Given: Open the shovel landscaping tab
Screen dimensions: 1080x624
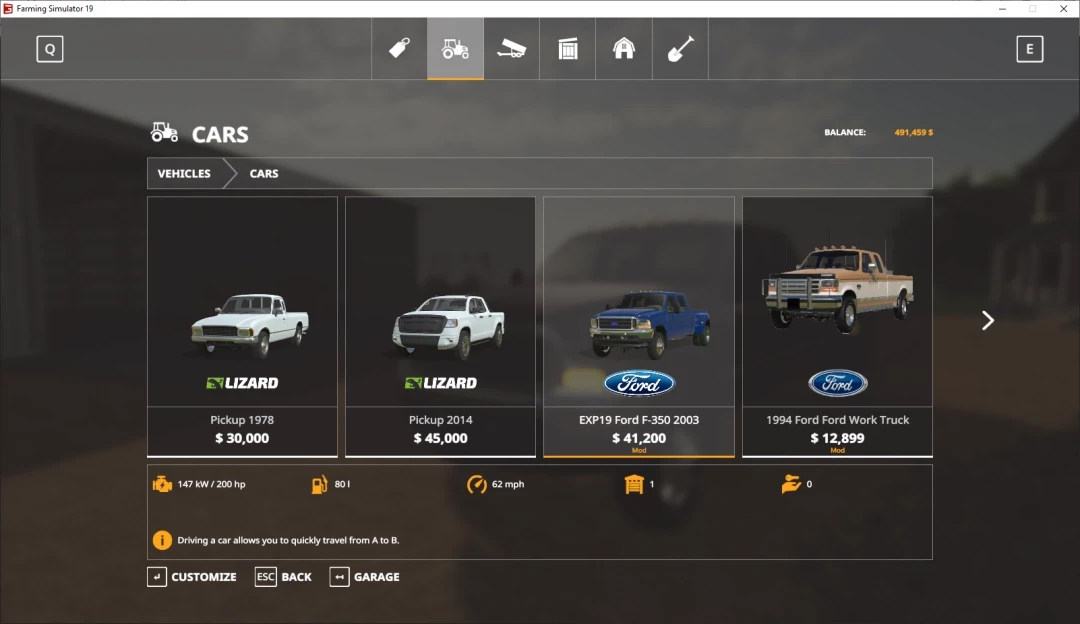Looking at the screenshot, I should (680, 48).
